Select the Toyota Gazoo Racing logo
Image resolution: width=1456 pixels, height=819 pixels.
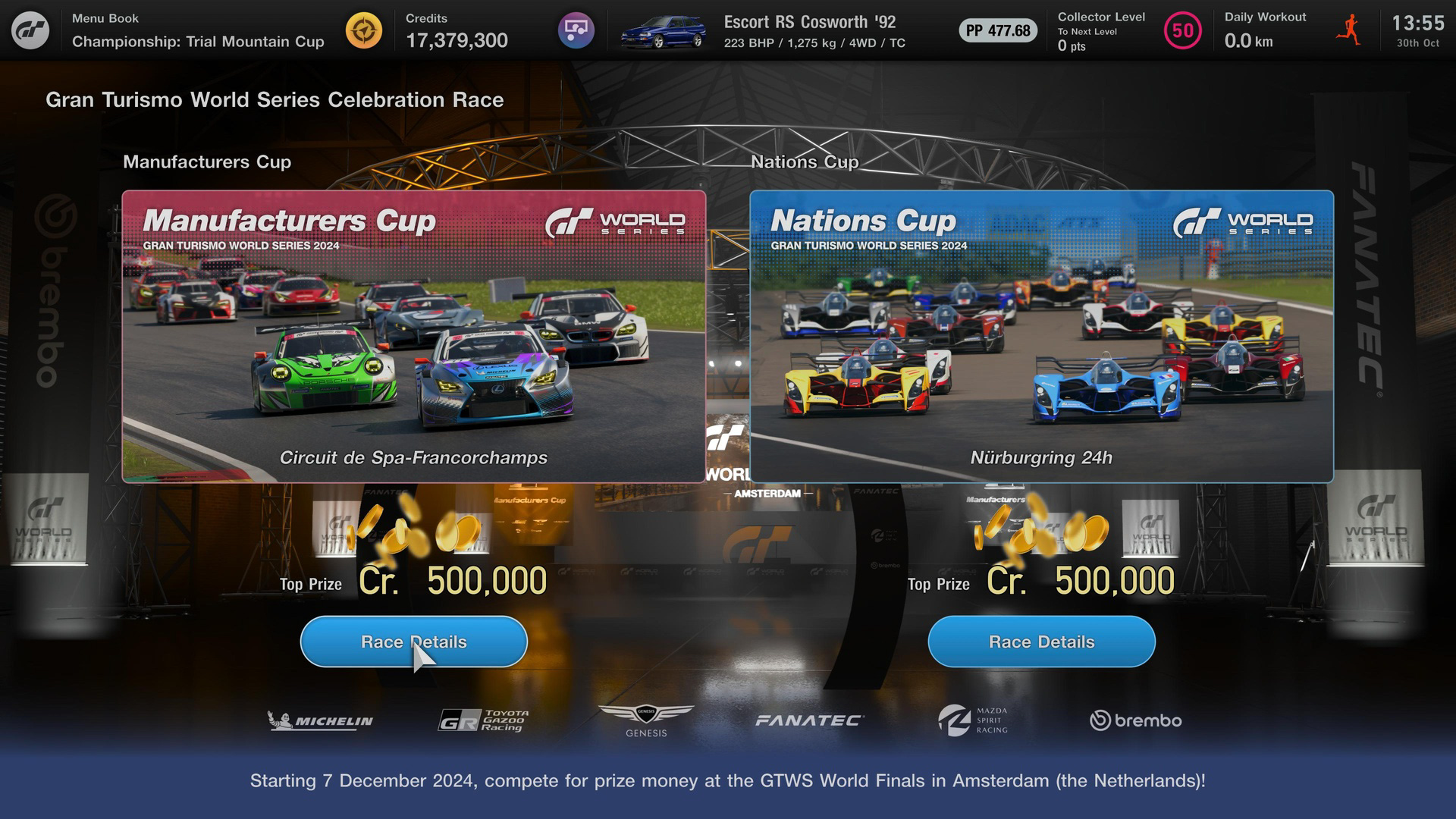pyautogui.click(x=485, y=719)
